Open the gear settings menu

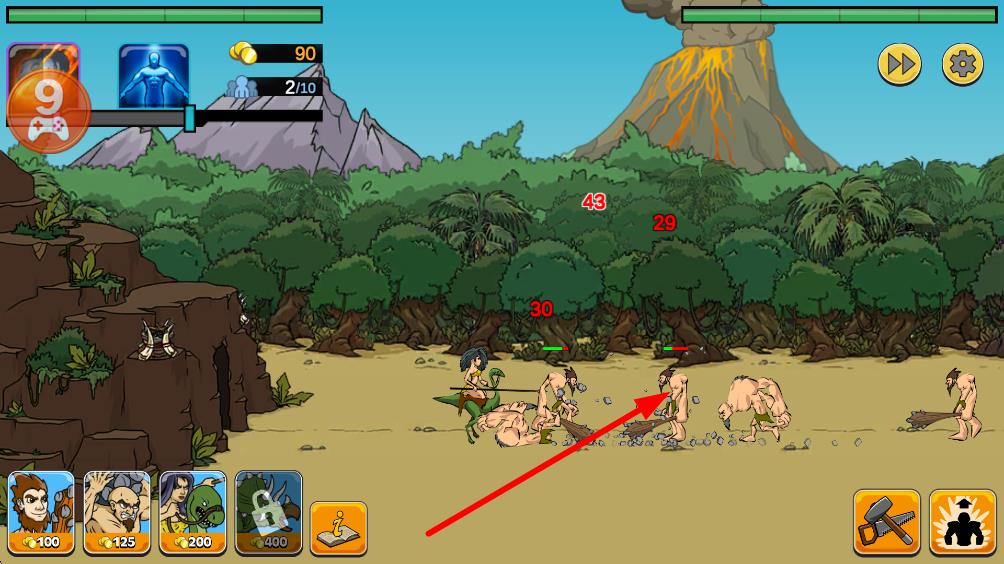pos(963,65)
